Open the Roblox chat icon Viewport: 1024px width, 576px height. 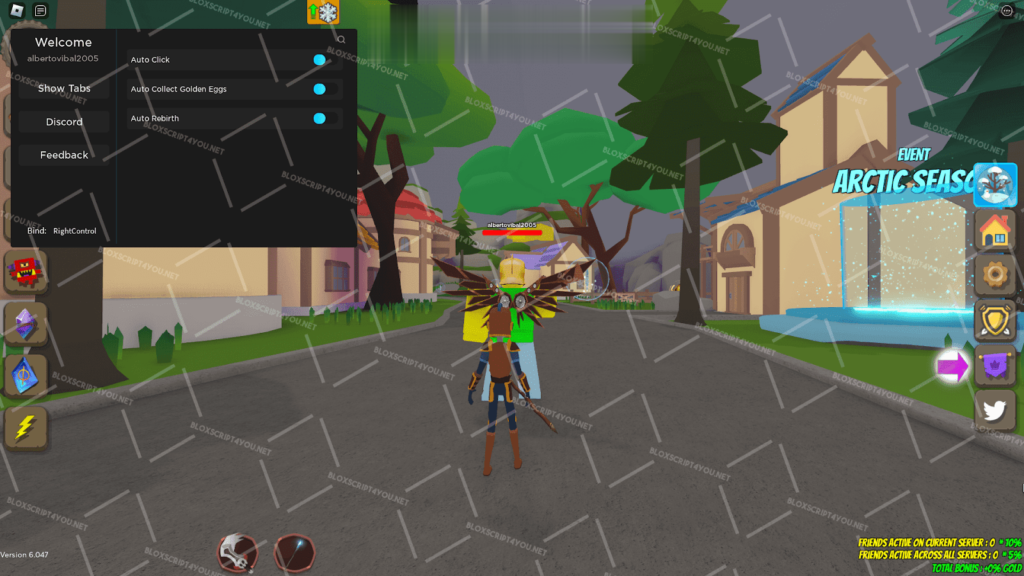coord(40,11)
